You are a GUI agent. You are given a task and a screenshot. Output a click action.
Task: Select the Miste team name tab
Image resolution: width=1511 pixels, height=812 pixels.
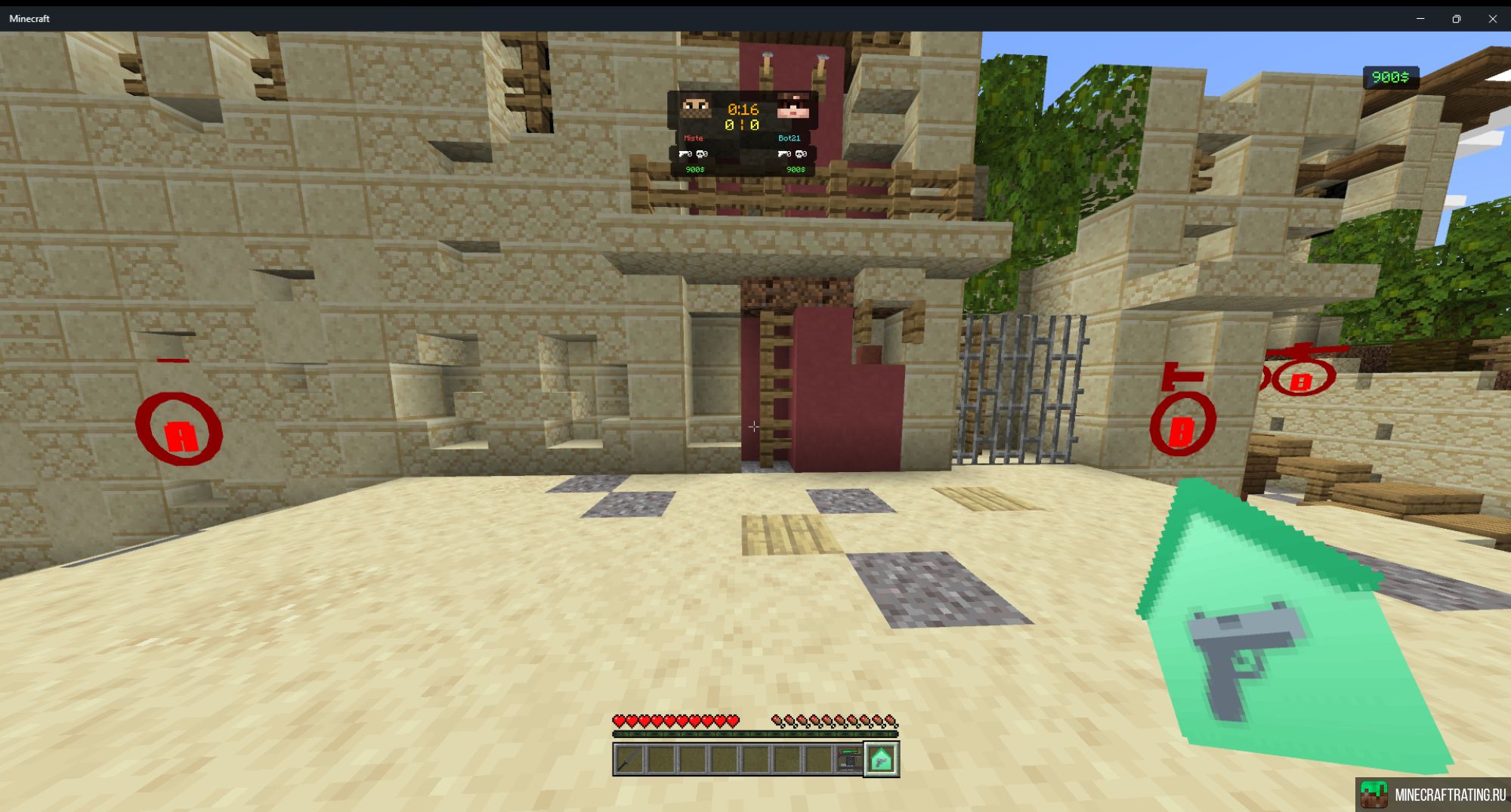point(694,139)
